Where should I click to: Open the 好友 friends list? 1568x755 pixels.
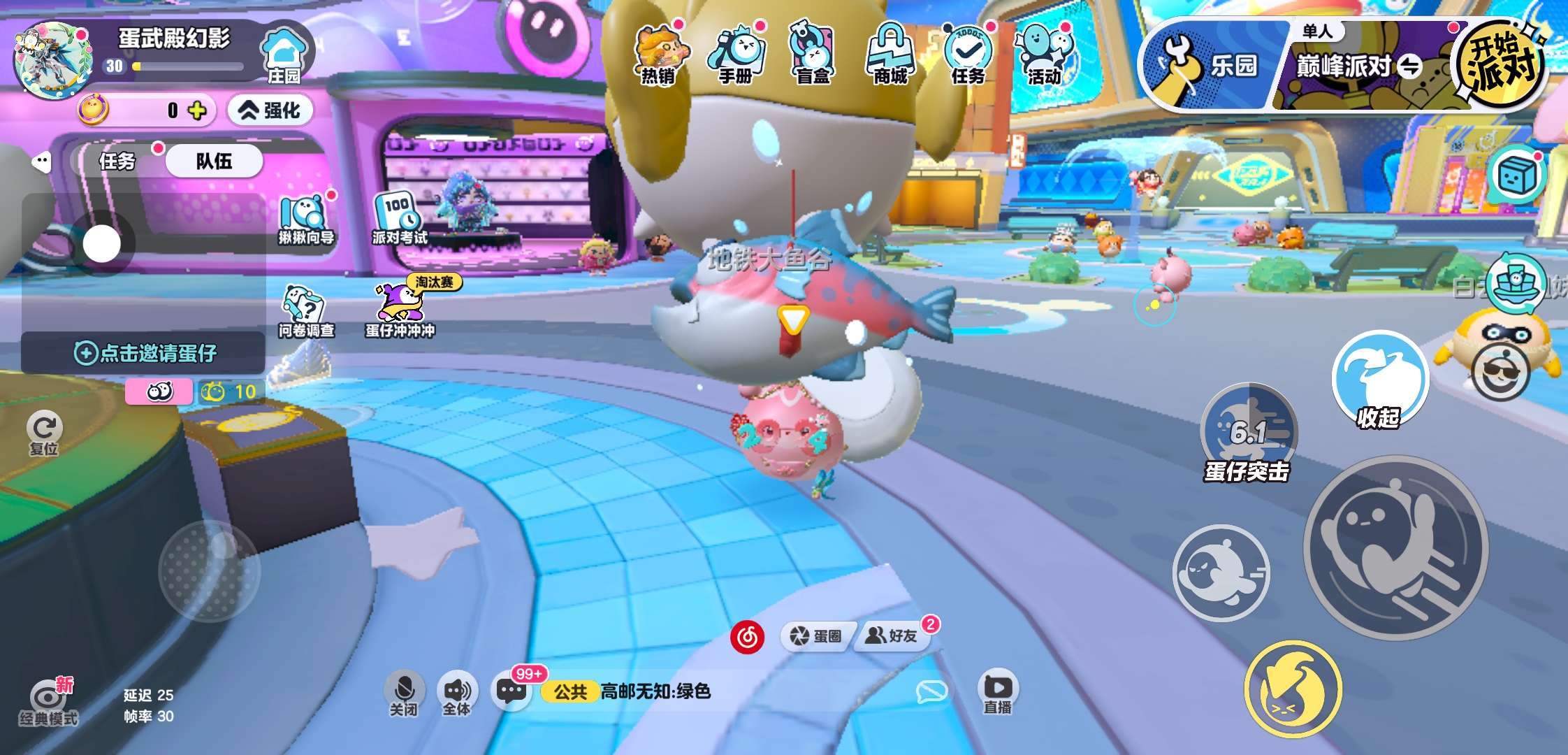click(892, 635)
